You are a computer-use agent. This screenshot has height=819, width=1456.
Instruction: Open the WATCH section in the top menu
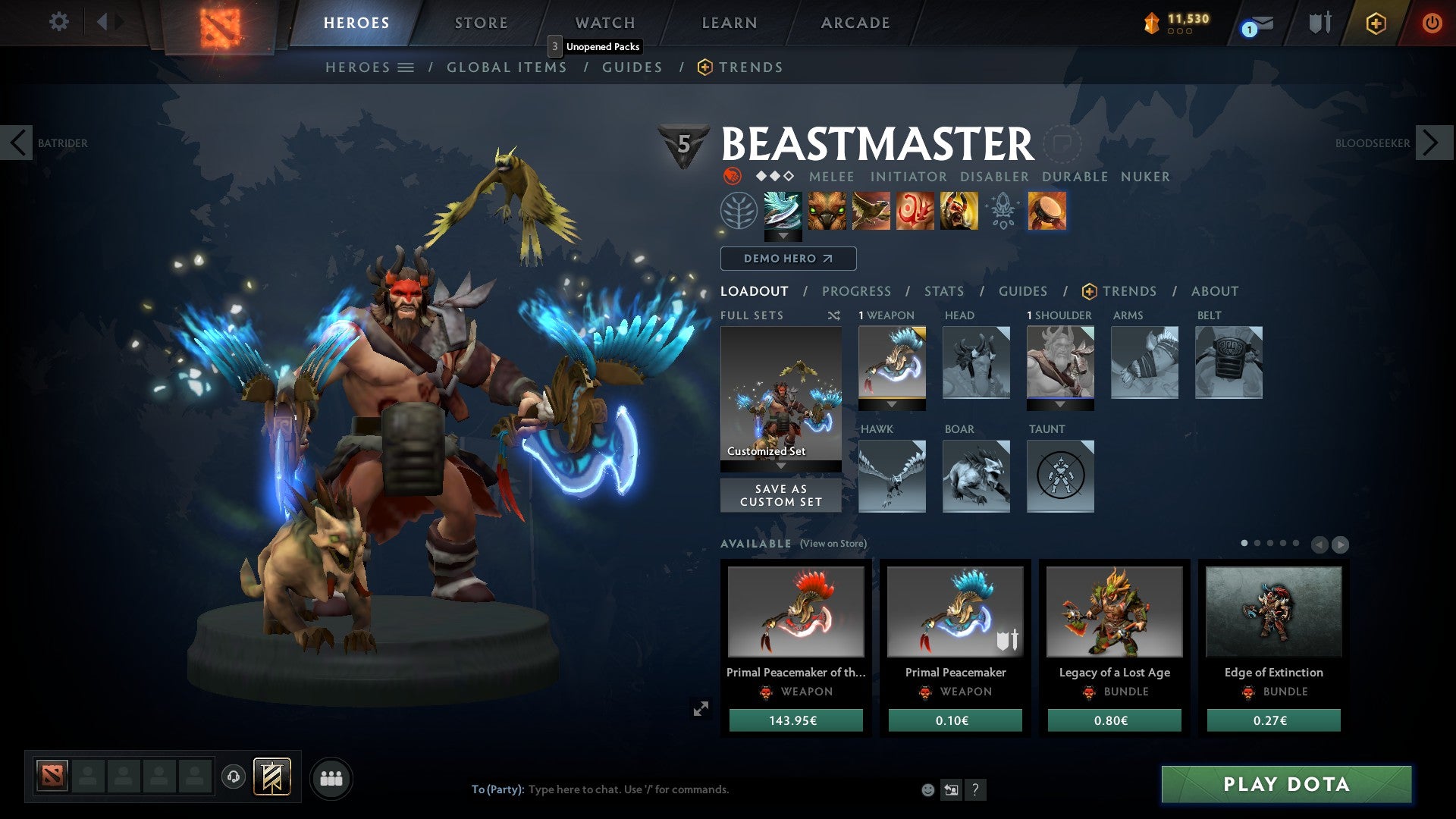(x=604, y=23)
